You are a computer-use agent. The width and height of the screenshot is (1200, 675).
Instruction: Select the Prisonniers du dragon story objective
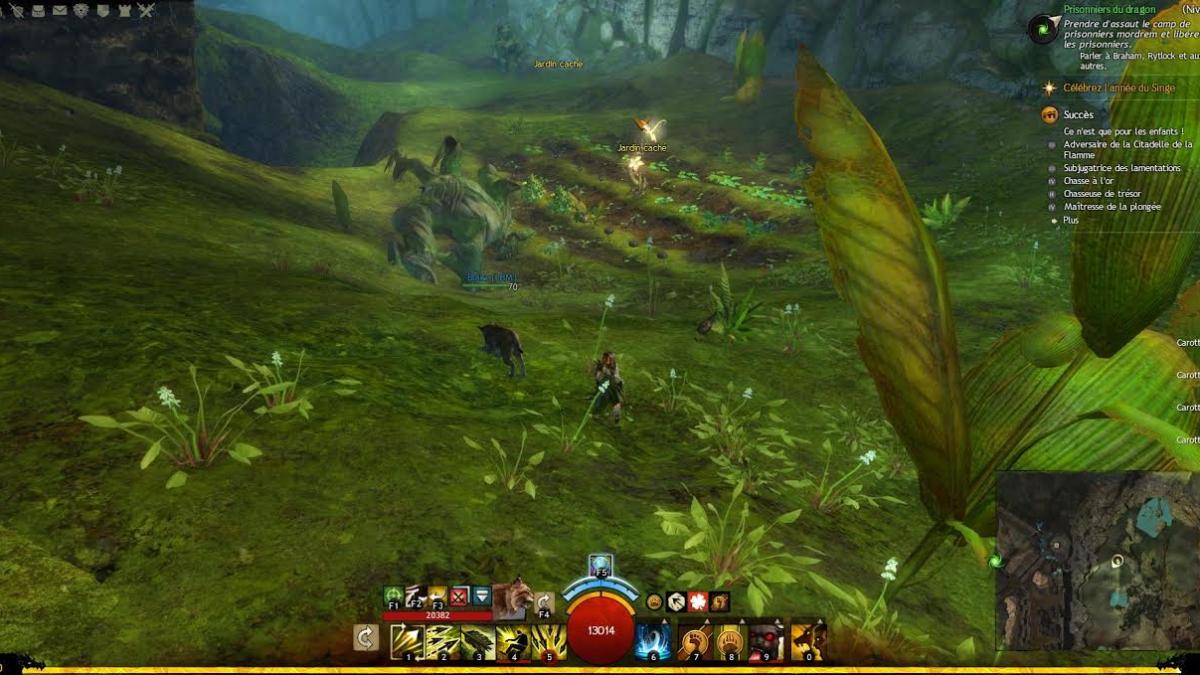click(x=1110, y=10)
